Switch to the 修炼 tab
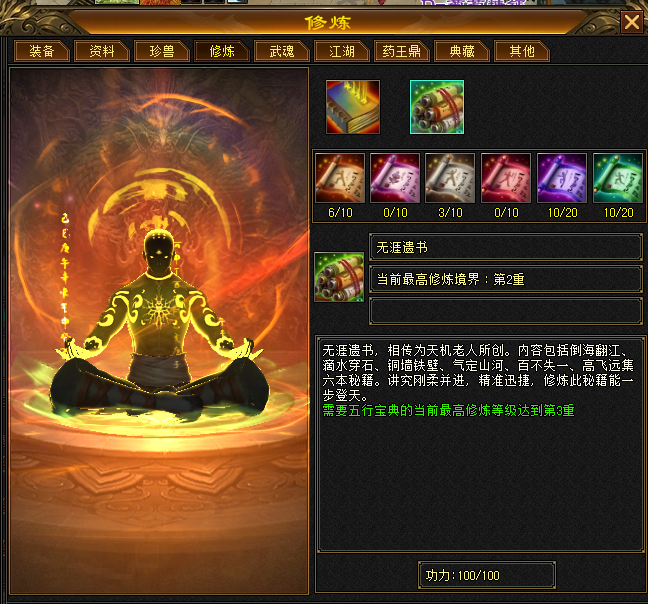The height and width of the screenshot is (604, 648). [x=222, y=51]
